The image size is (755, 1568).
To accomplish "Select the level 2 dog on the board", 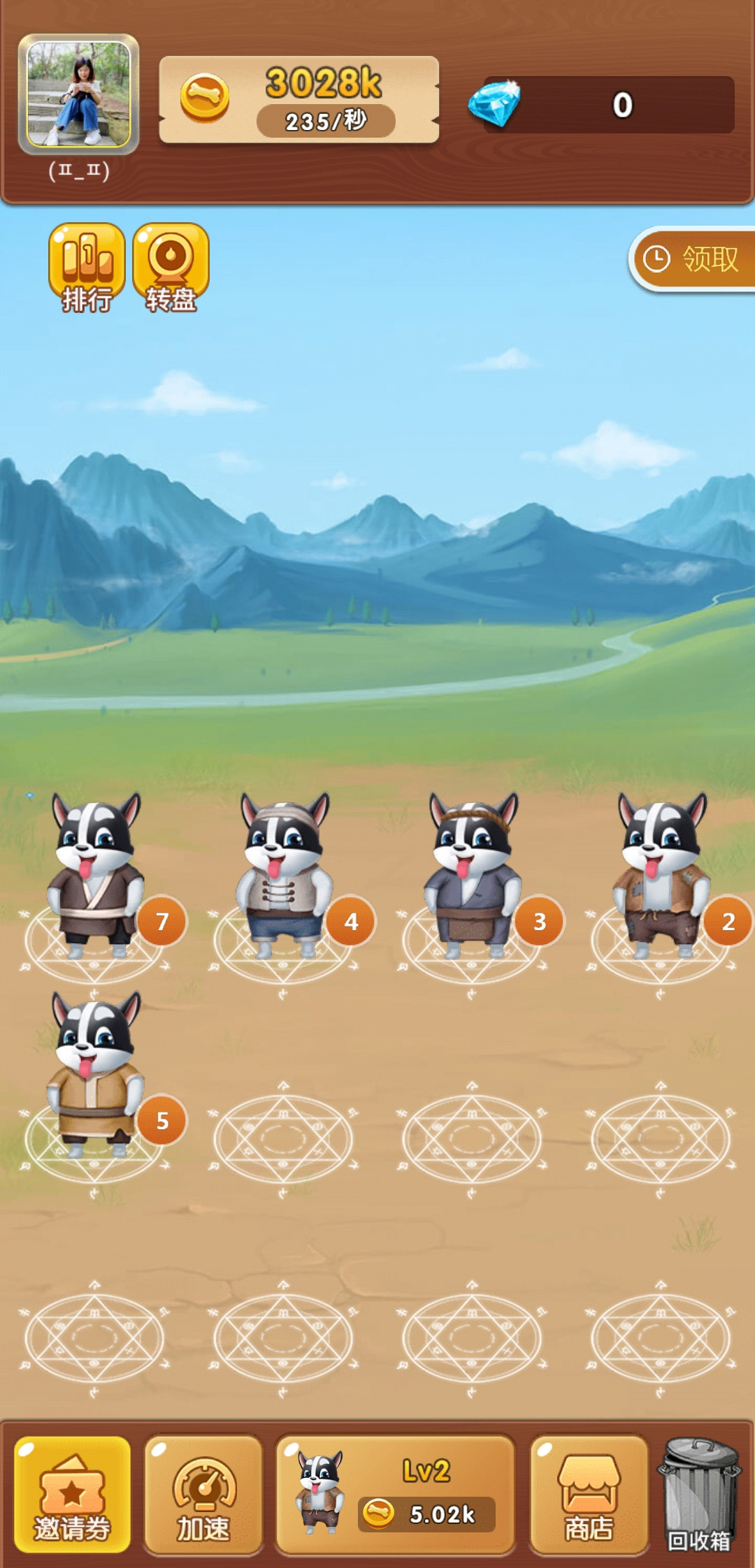I will (661, 877).
